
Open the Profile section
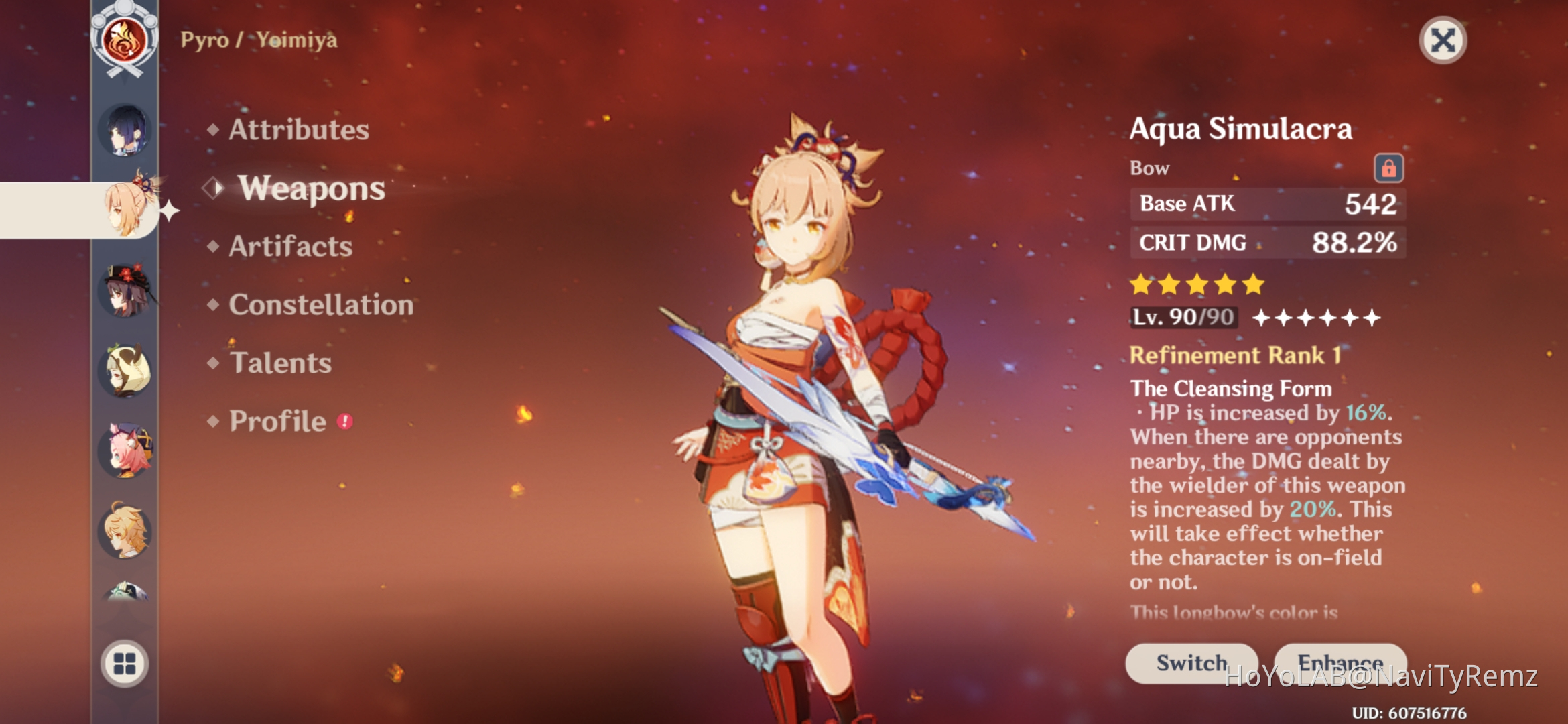point(276,421)
